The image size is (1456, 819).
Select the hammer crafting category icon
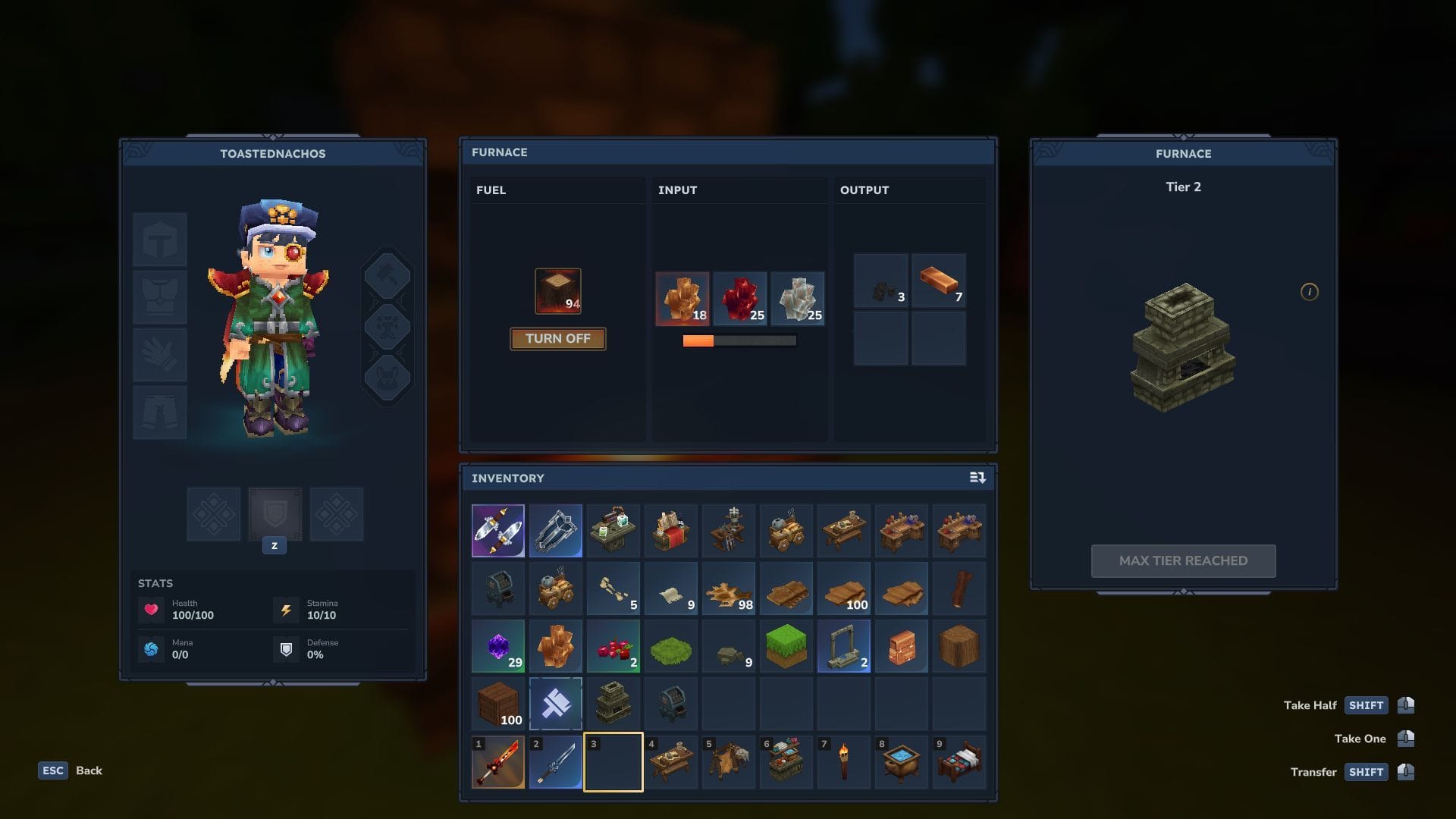388,275
